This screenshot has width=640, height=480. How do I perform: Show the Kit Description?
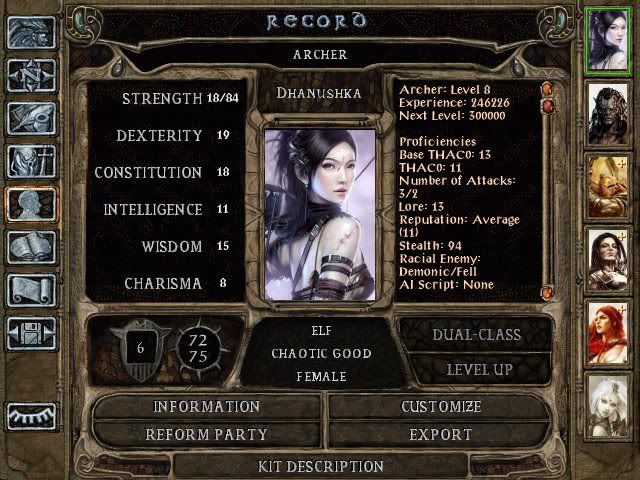coord(320,466)
